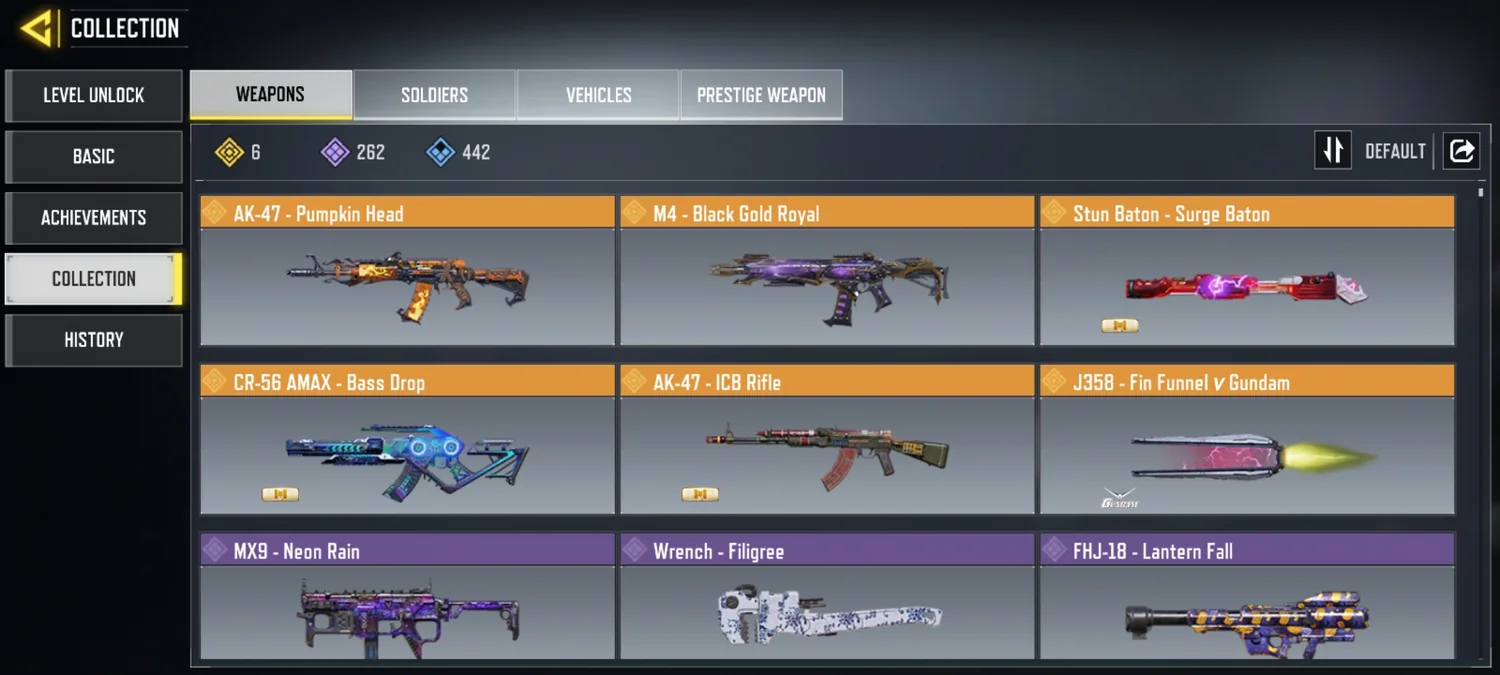Select the AK-47 ICB Rifle card
Image resolution: width=1500 pixels, height=675 pixels.
pos(827,440)
